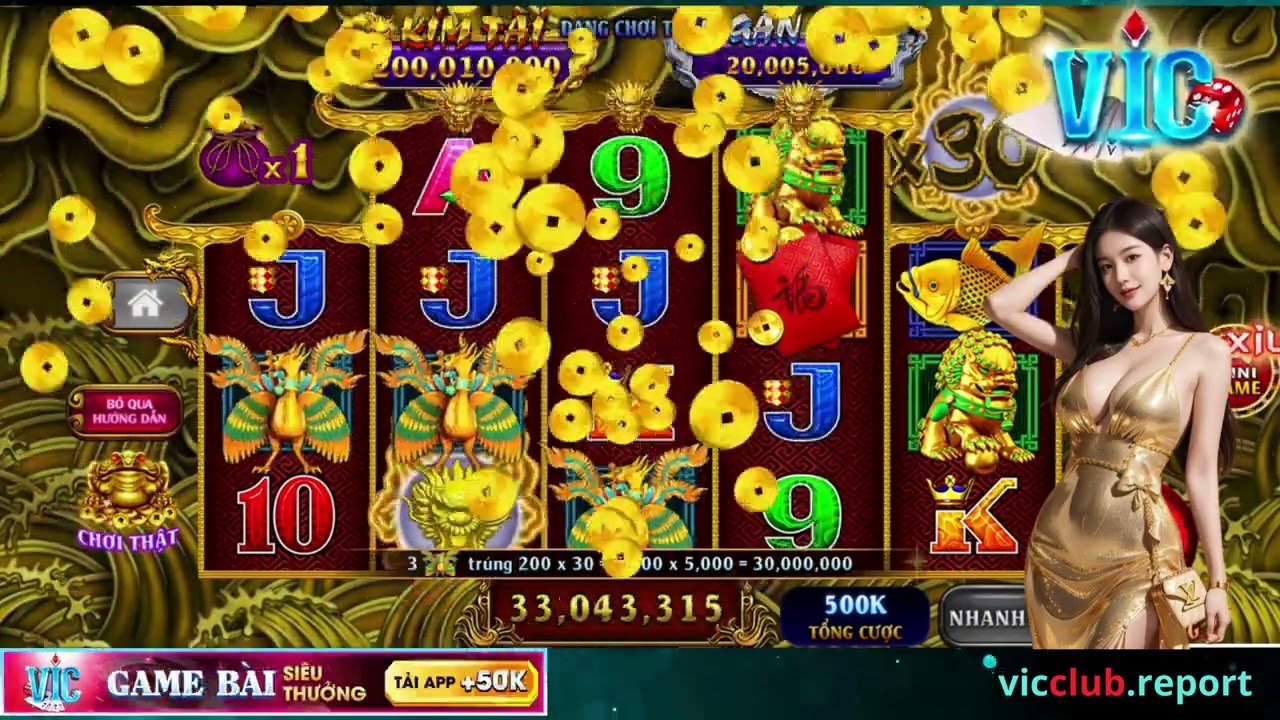The width and height of the screenshot is (1280, 720).
Task: Change the 500K Tổng Cược bet amount
Action: tap(854, 616)
